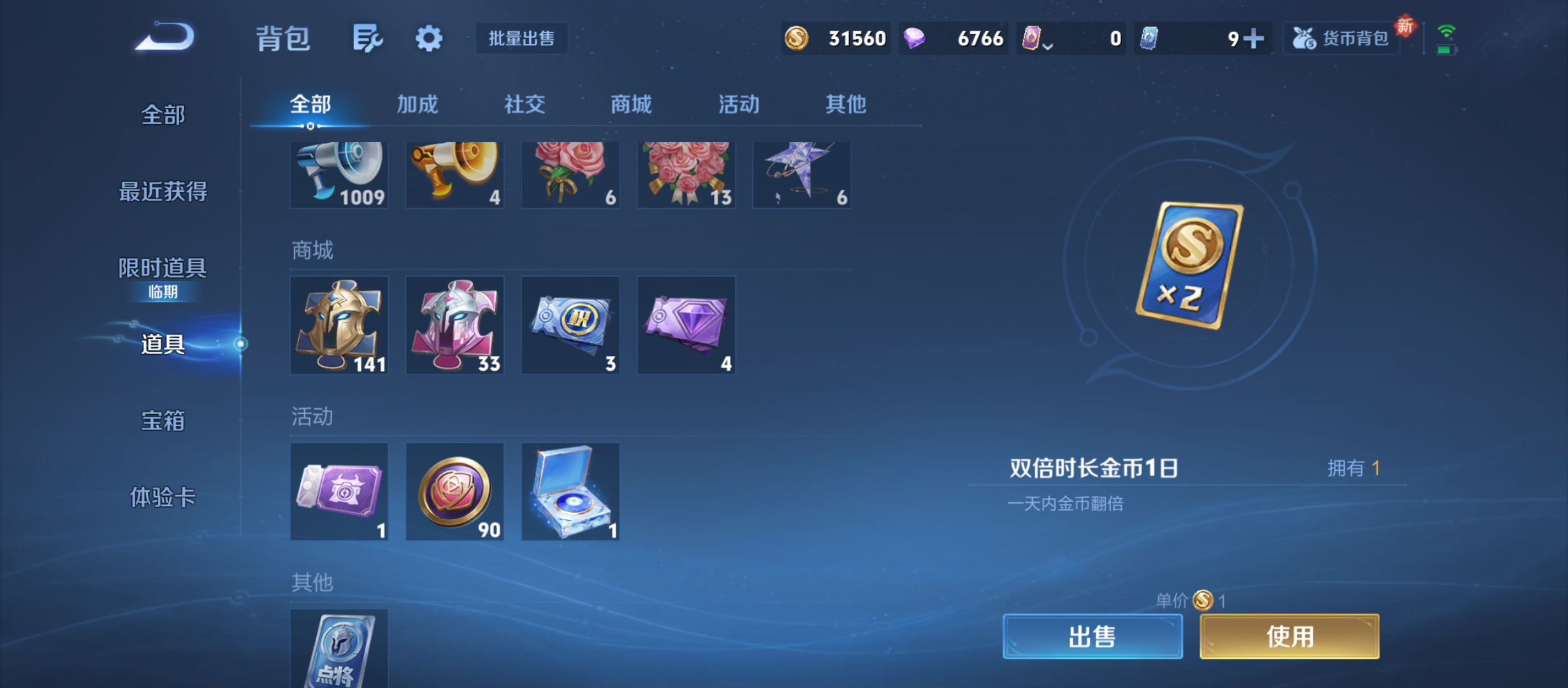This screenshot has height=688, width=1568.
Task: Click the item management icon beside the gear
Action: tap(367, 38)
